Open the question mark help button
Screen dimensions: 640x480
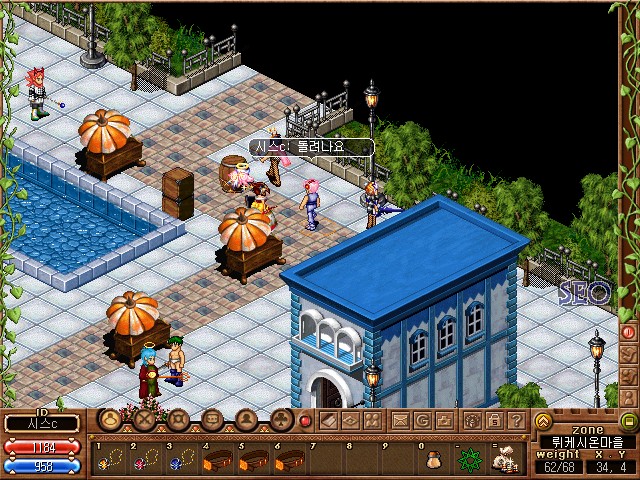pos(516,420)
